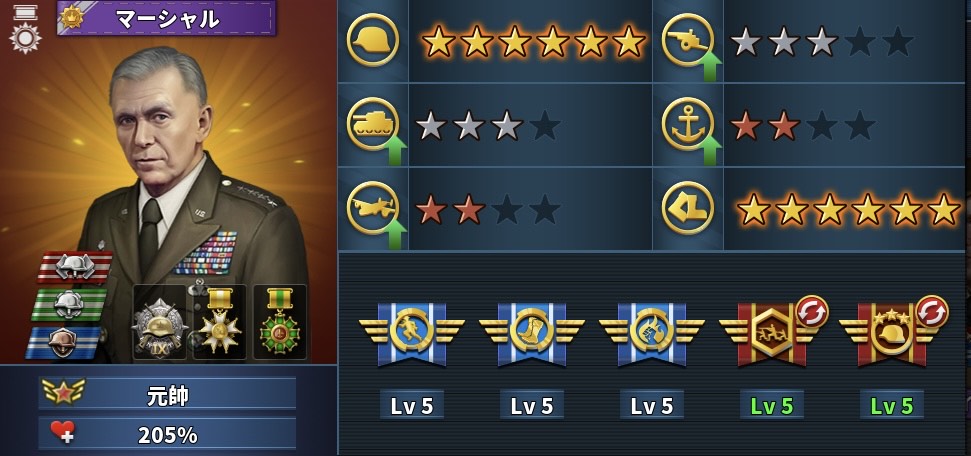Screen dimensions: 971x456
Task: Upgrade the artillery cannon attribute
Action: click(x=711, y=68)
